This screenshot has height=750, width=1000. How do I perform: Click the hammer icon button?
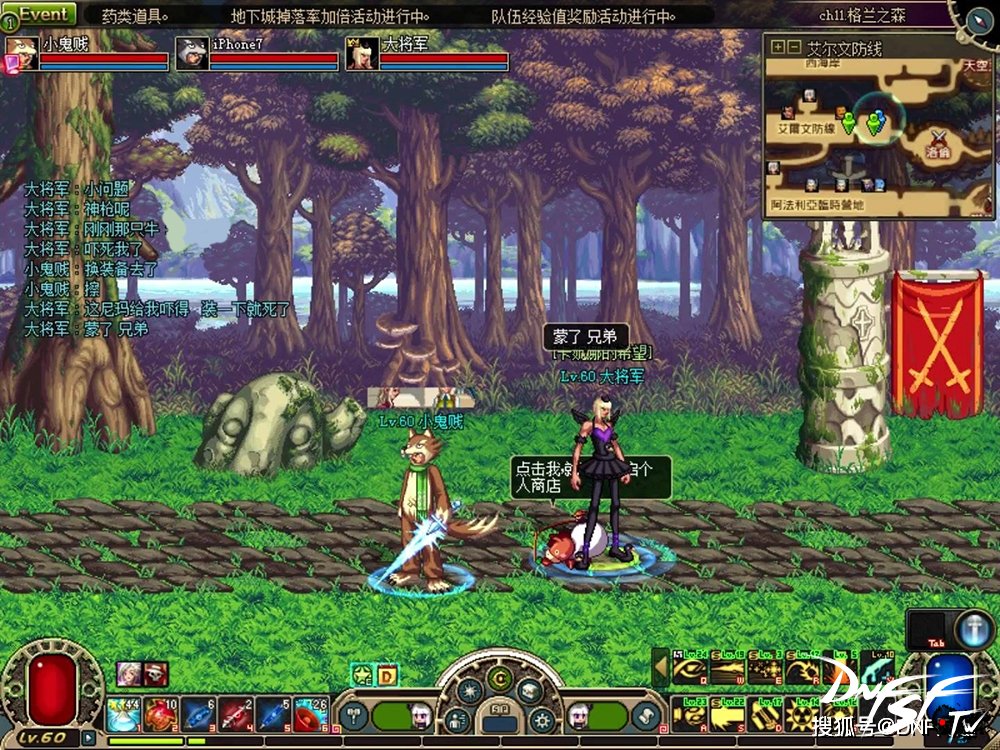click(355, 714)
